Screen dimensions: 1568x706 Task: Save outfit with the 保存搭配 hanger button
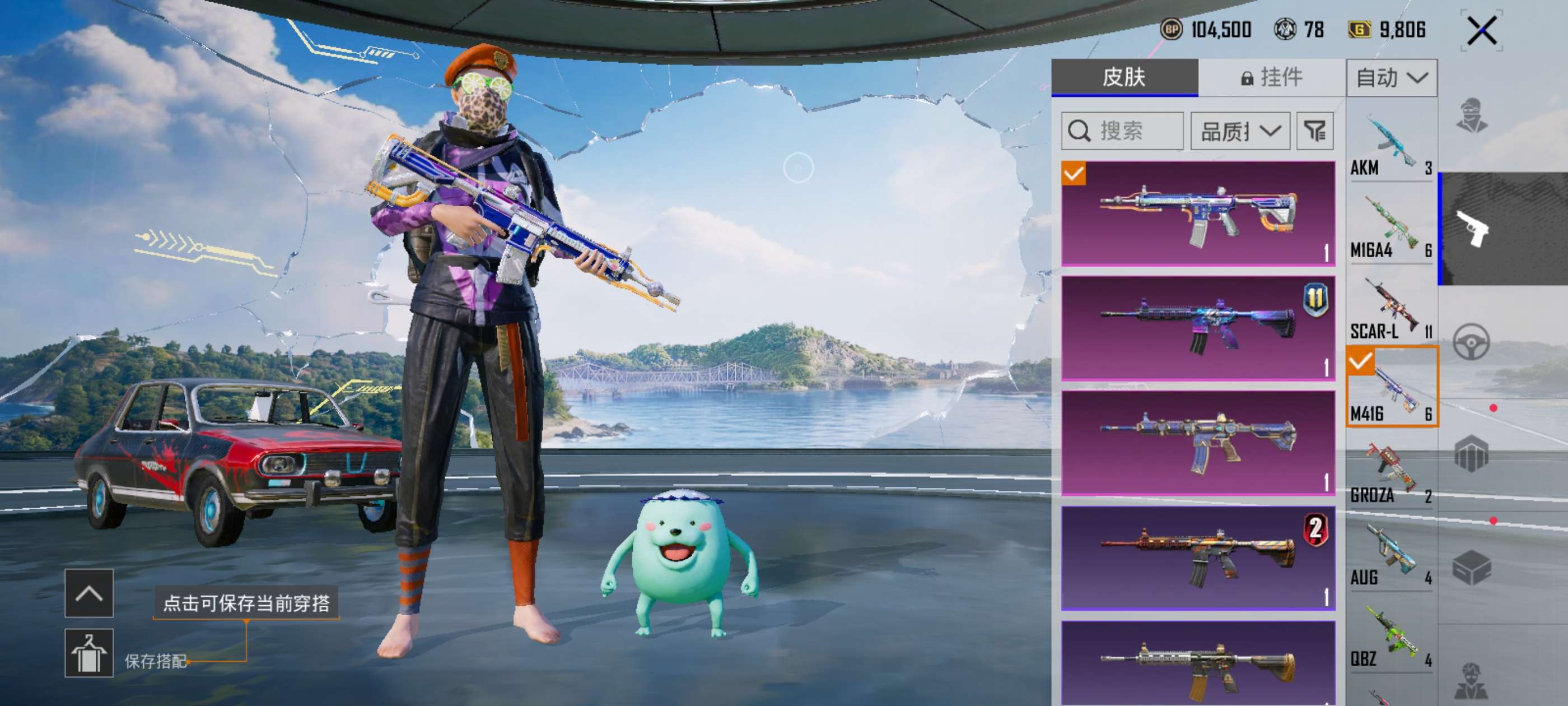click(x=89, y=653)
